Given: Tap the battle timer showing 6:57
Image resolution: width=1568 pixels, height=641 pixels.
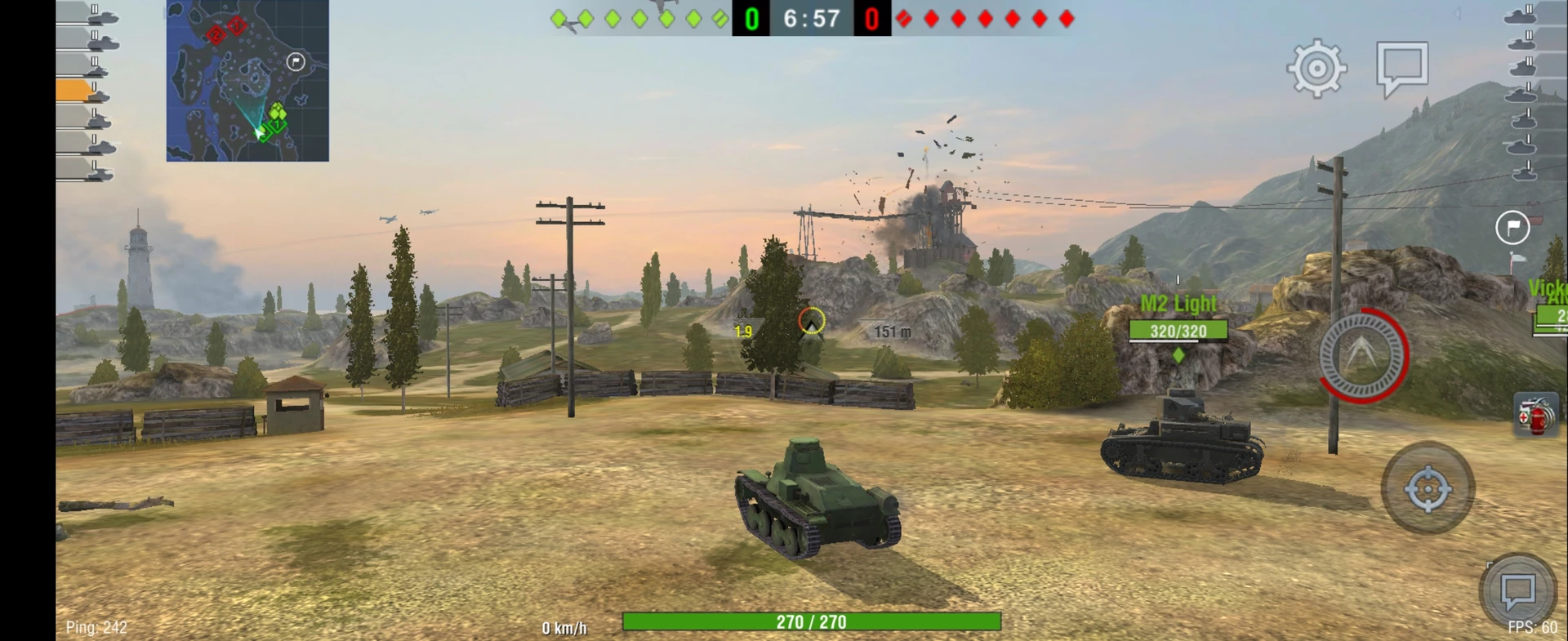Looking at the screenshot, I should coord(811,18).
